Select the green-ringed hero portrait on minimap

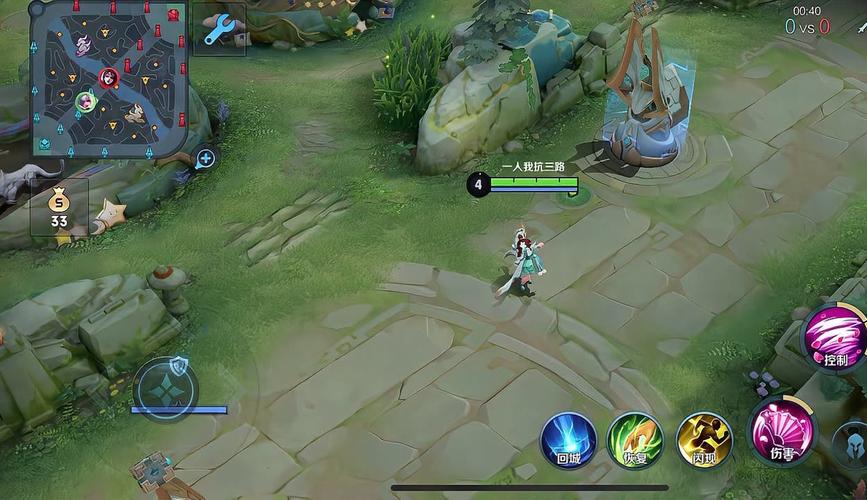86,100
